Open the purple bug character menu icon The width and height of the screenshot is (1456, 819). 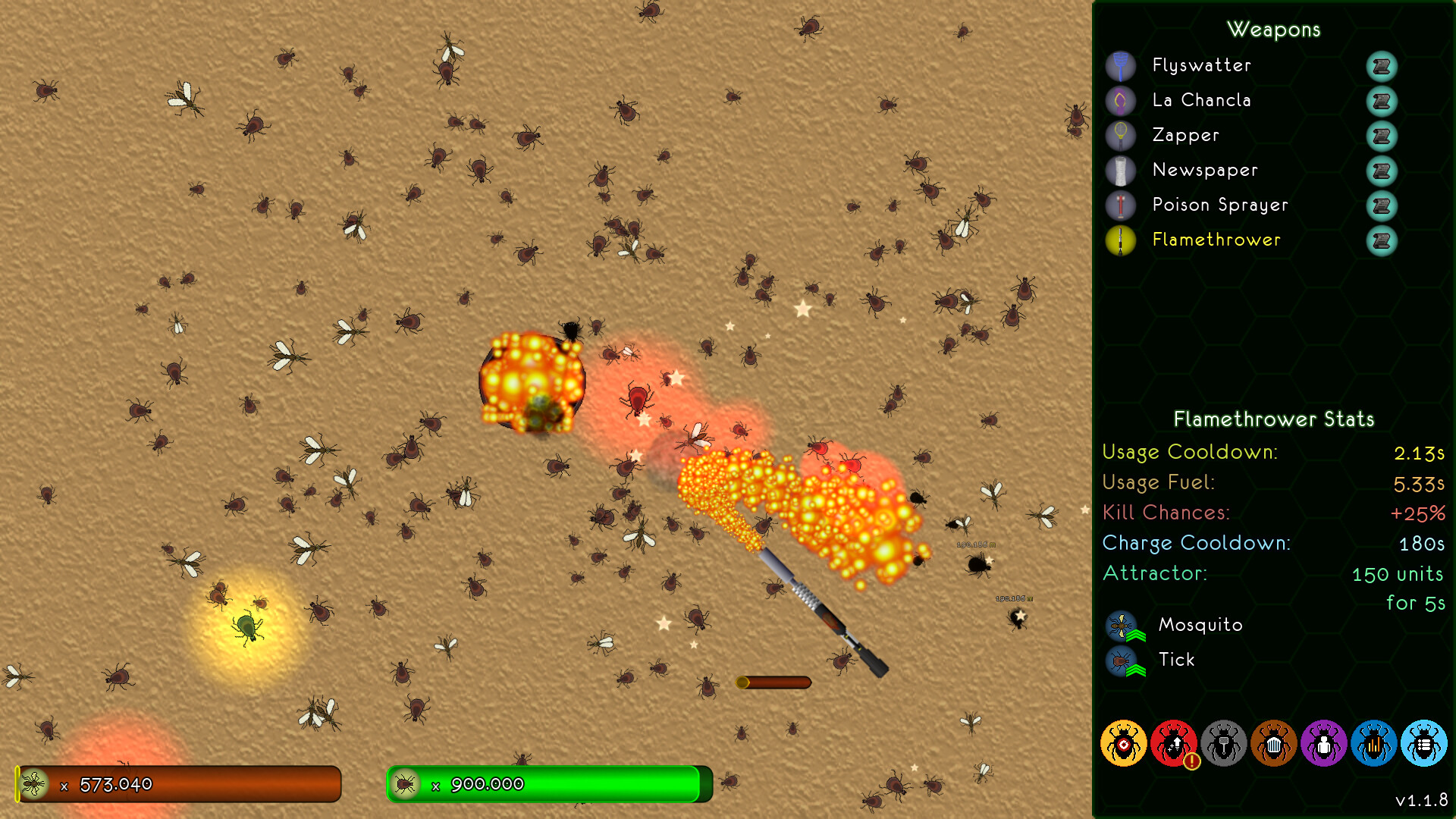pyautogui.click(x=1324, y=744)
